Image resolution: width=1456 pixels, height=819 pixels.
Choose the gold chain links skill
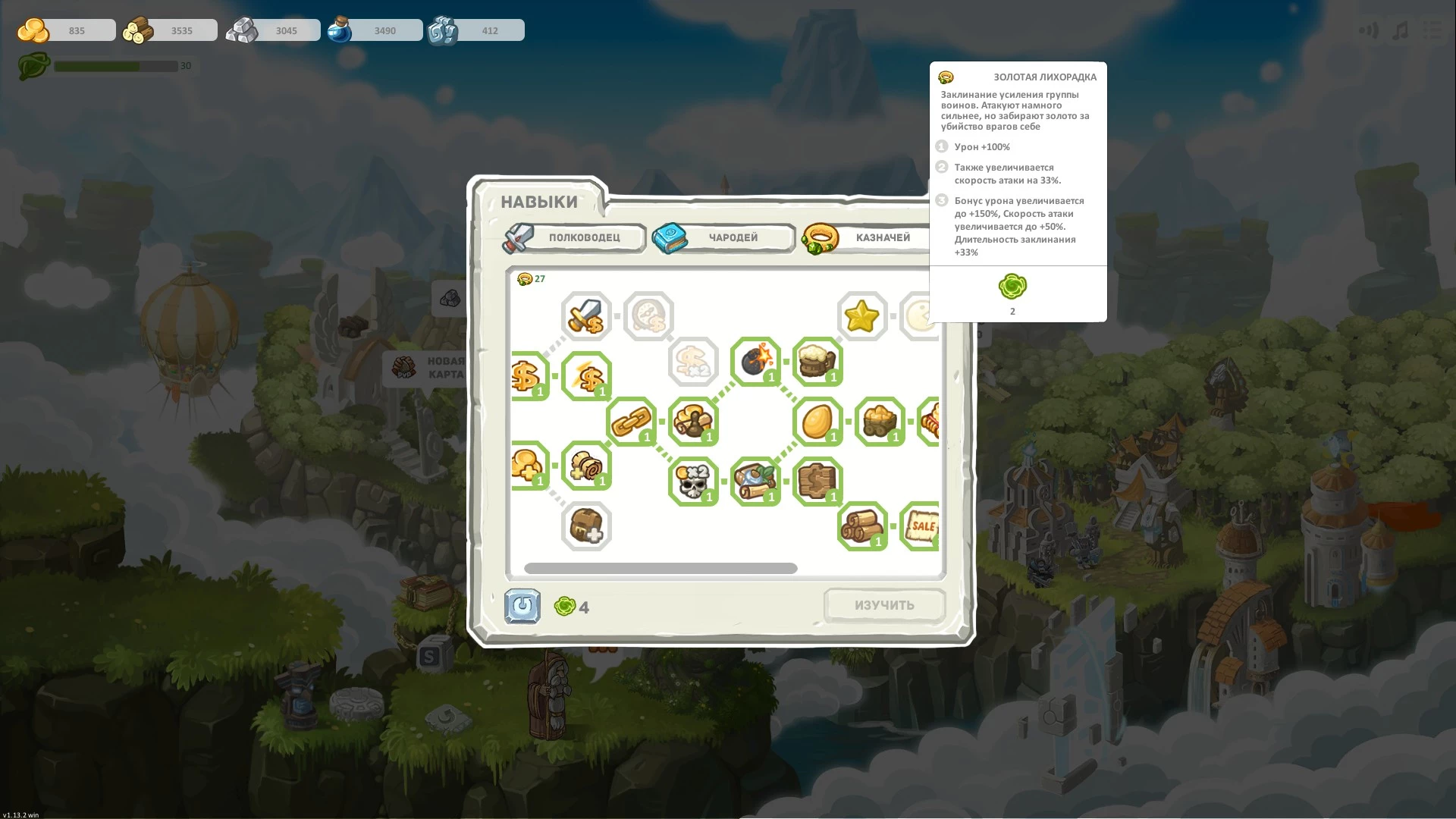coord(631,421)
